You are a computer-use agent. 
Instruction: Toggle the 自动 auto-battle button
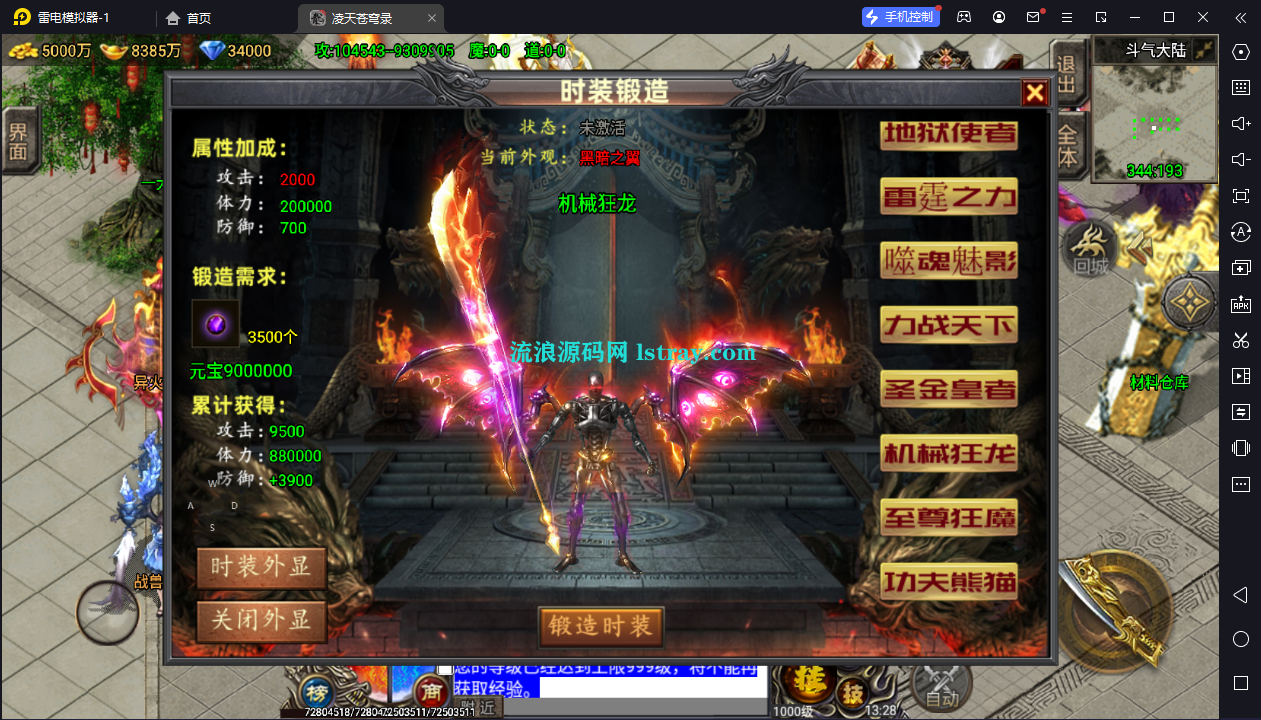click(x=941, y=687)
